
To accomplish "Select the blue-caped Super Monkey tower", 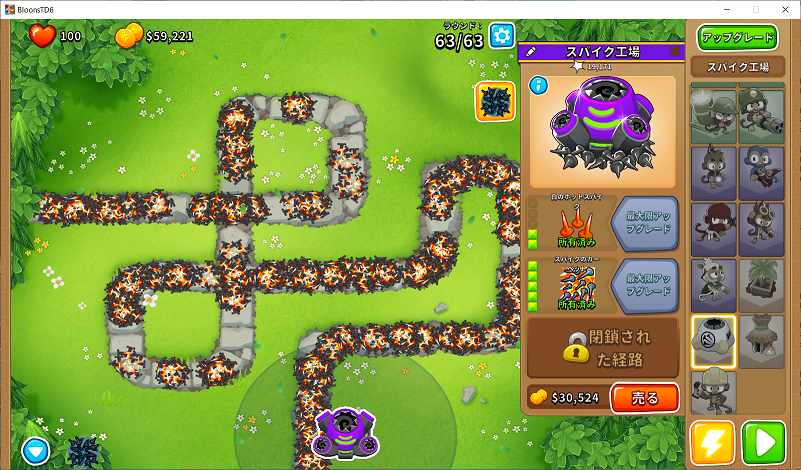I will tap(762, 172).
